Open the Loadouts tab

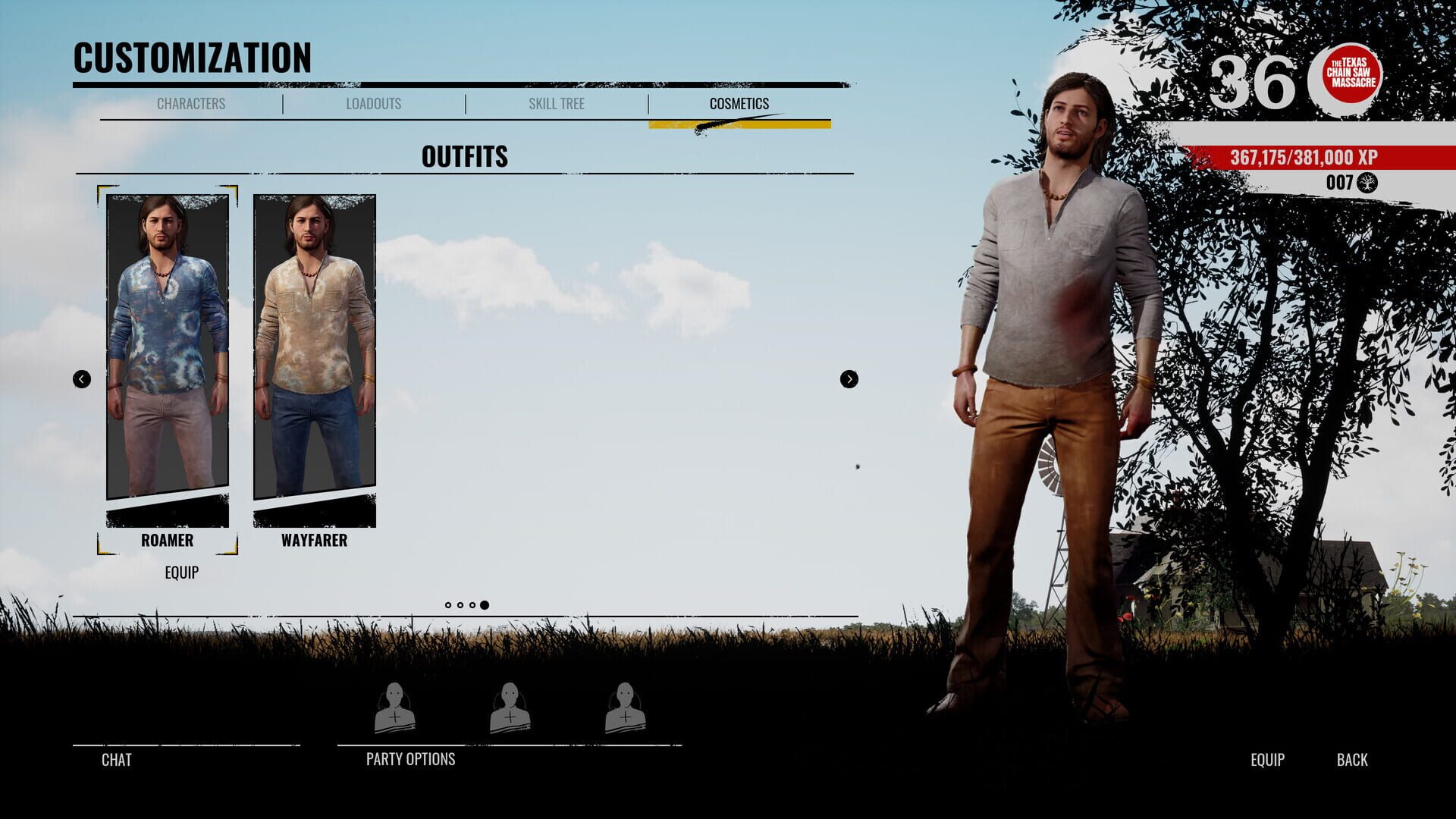[373, 104]
